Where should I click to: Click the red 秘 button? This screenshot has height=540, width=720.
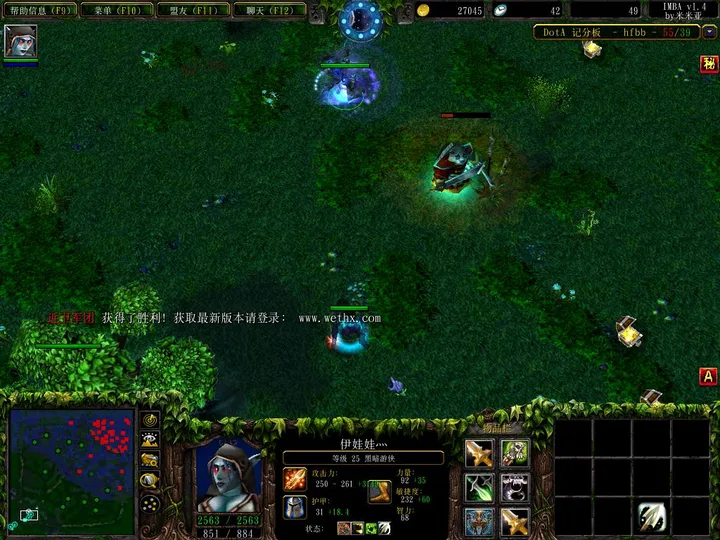[x=708, y=64]
